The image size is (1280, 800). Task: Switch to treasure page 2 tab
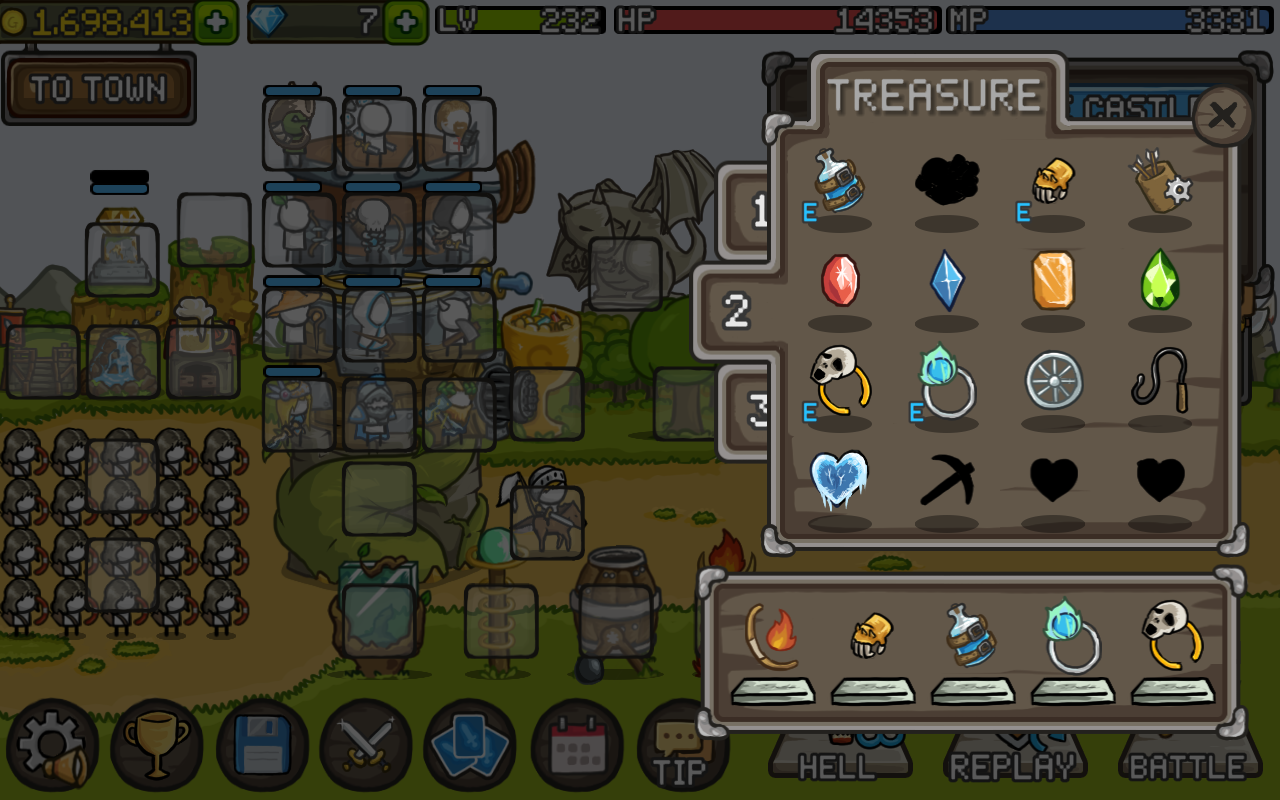[737, 312]
